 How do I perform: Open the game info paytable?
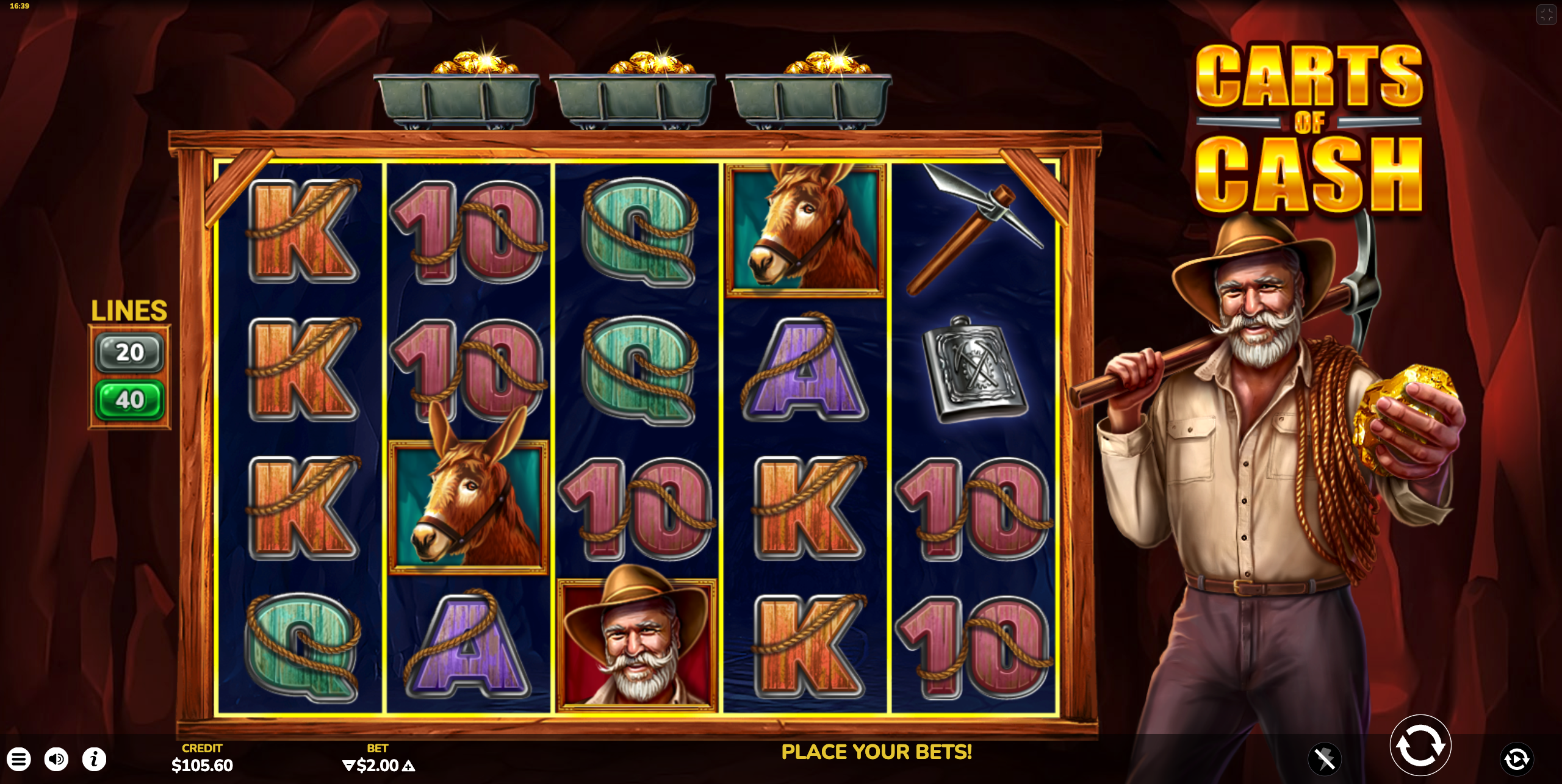(x=95, y=760)
